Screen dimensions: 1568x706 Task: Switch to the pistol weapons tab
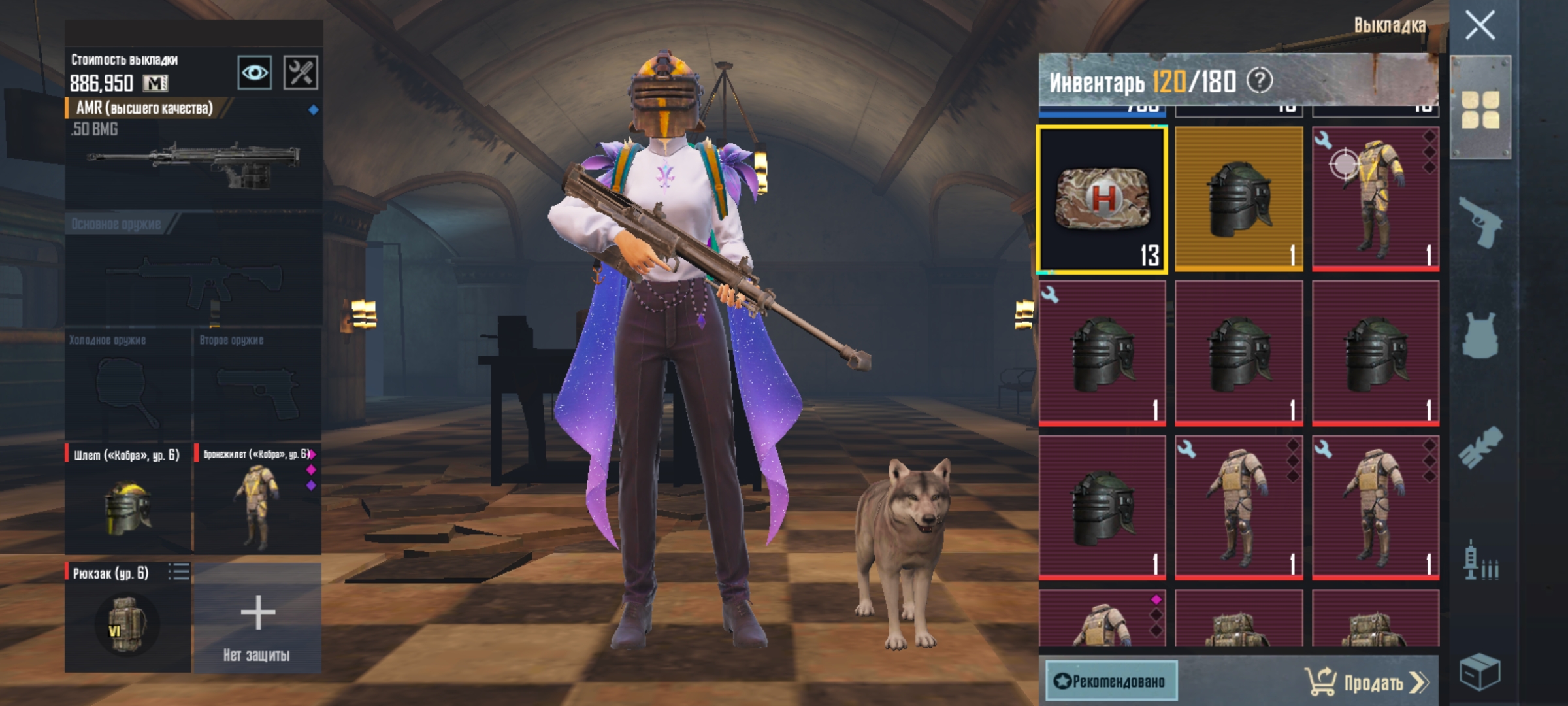(x=1480, y=222)
